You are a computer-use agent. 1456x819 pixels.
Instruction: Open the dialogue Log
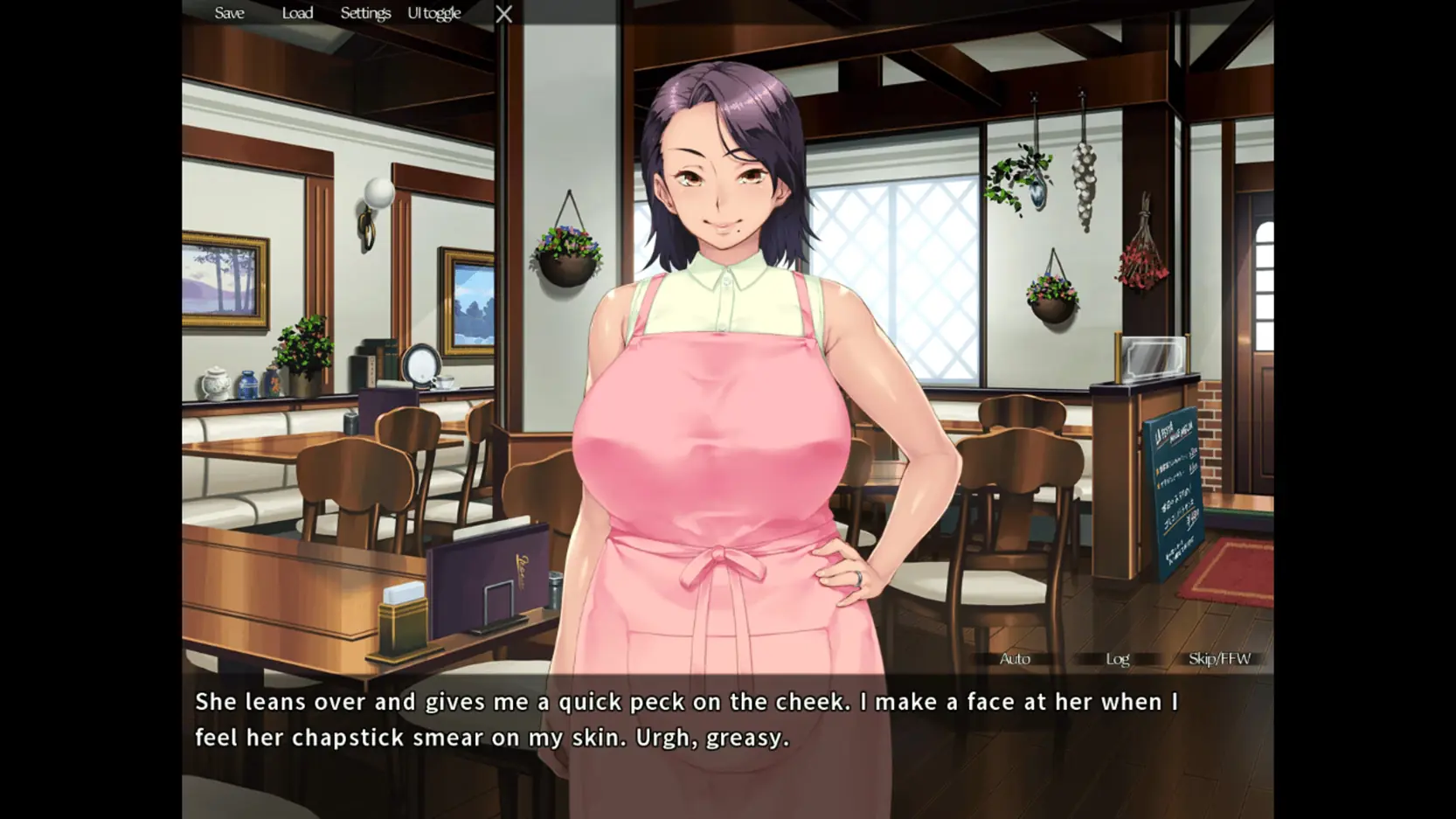coord(1117,659)
